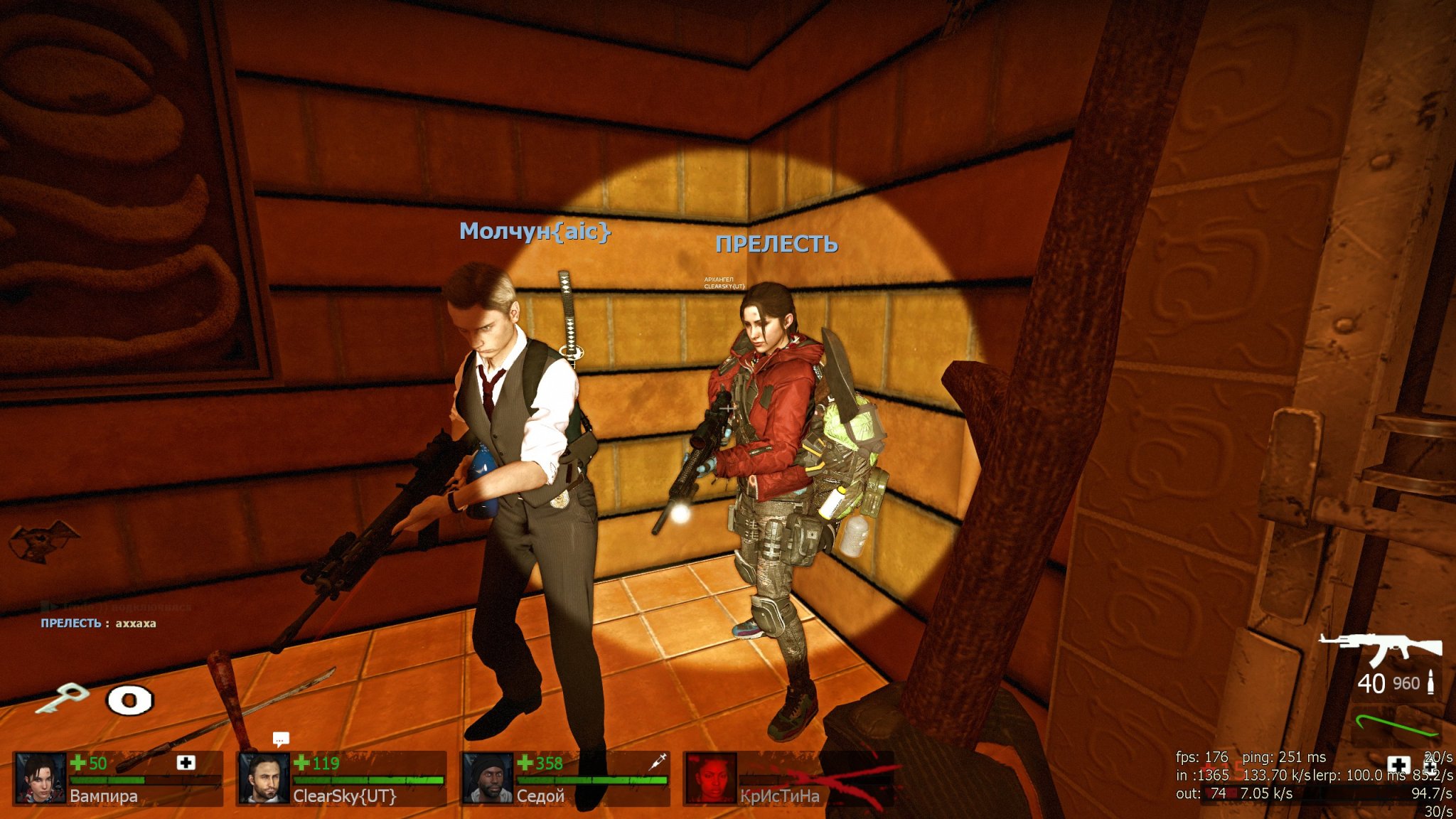The image size is (1456, 819).
Task: Click the ClearSky{UT} survivor portrait
Action: [264, 778]
